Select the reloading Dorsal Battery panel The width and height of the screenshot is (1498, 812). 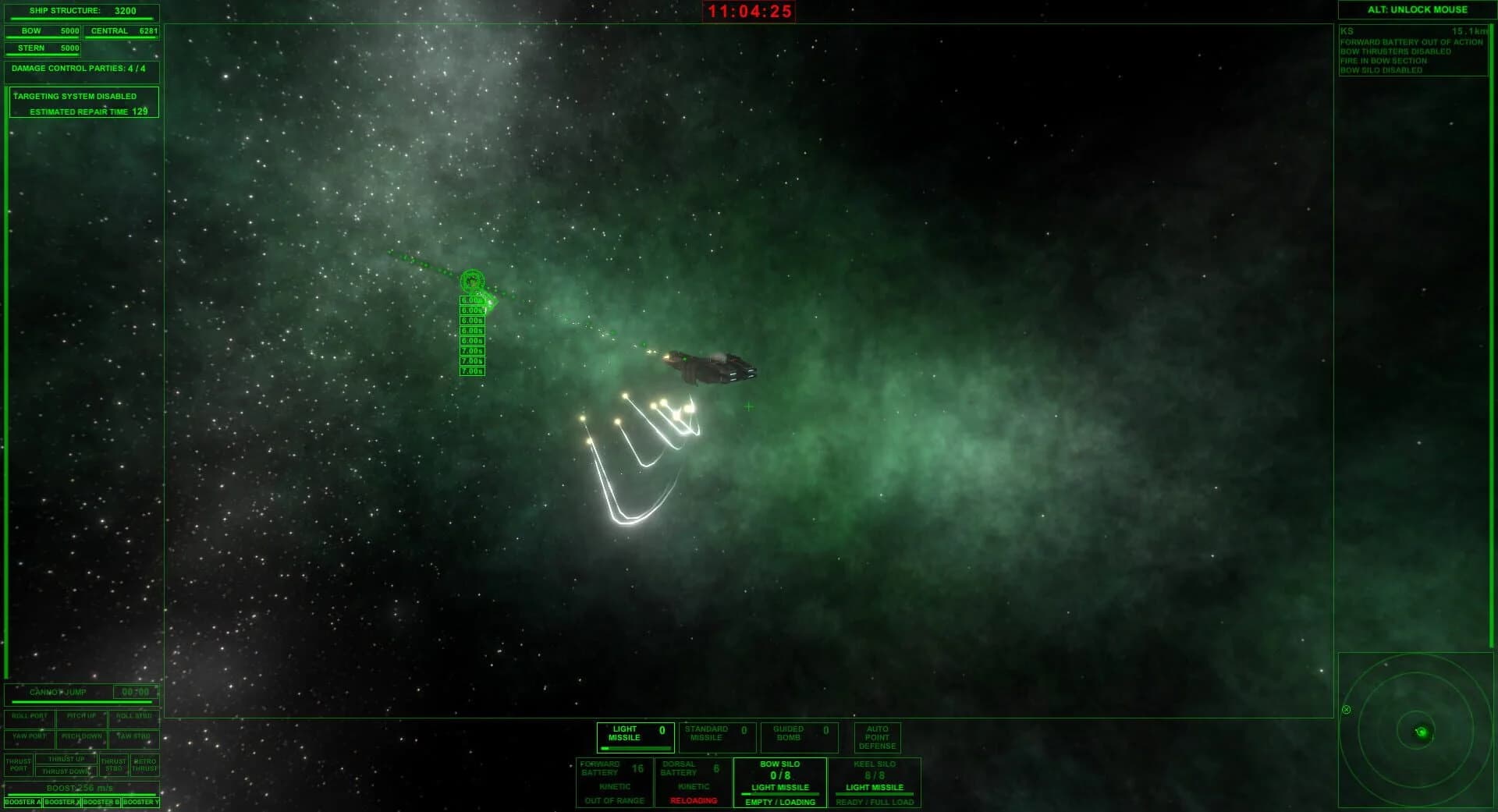point(692,782)
